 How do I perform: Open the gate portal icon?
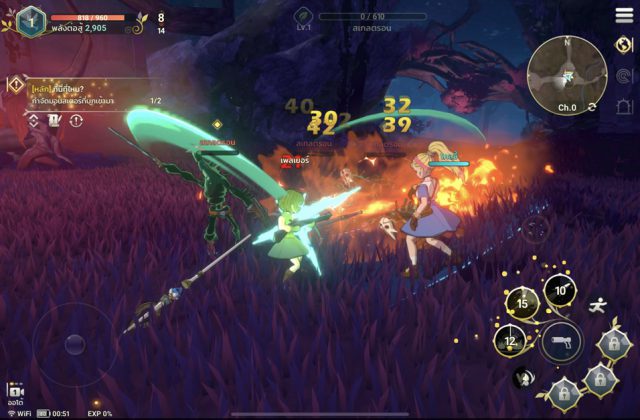pyautogui.click(x=624, y=106)
